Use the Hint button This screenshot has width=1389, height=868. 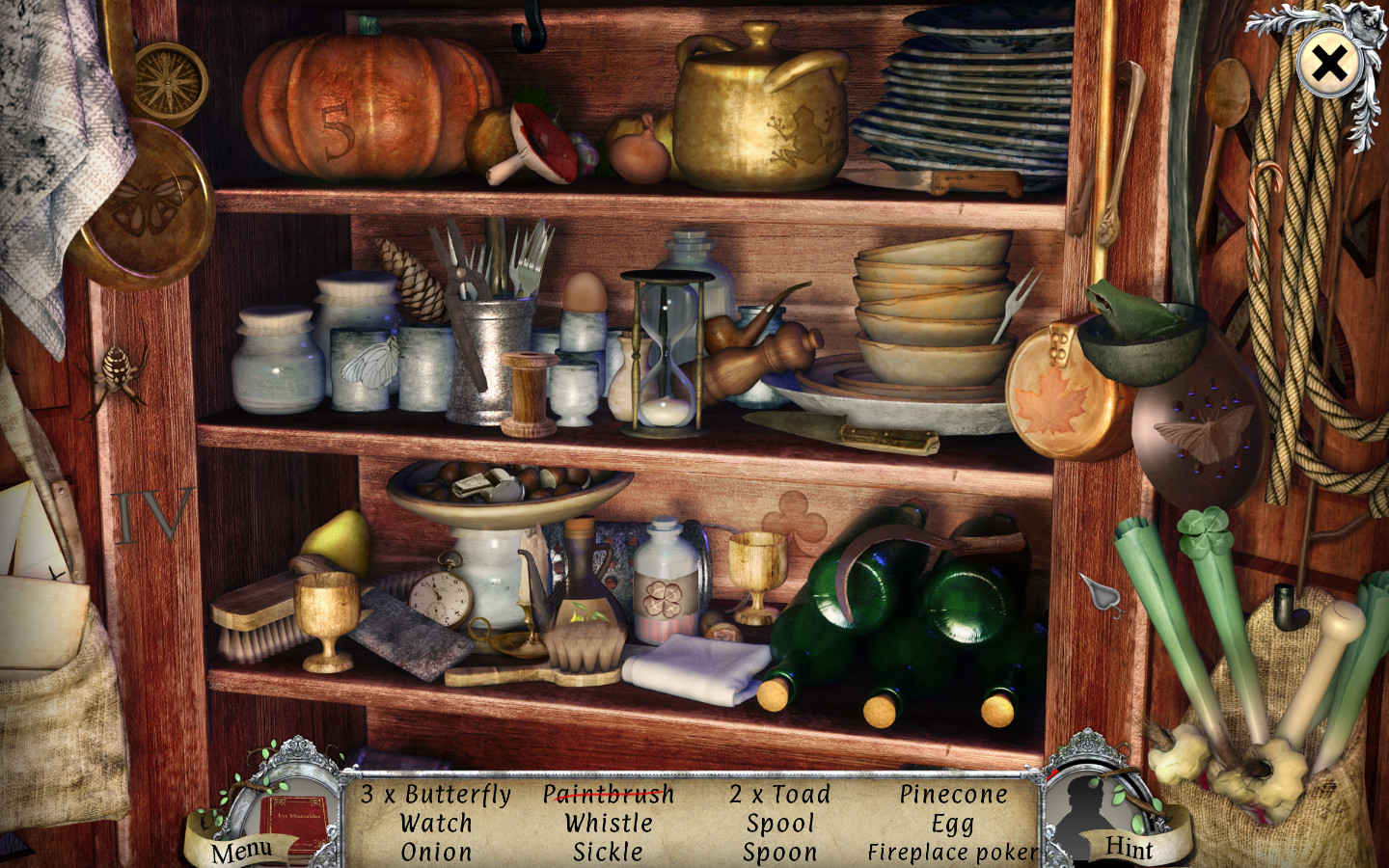(1130, 847)
